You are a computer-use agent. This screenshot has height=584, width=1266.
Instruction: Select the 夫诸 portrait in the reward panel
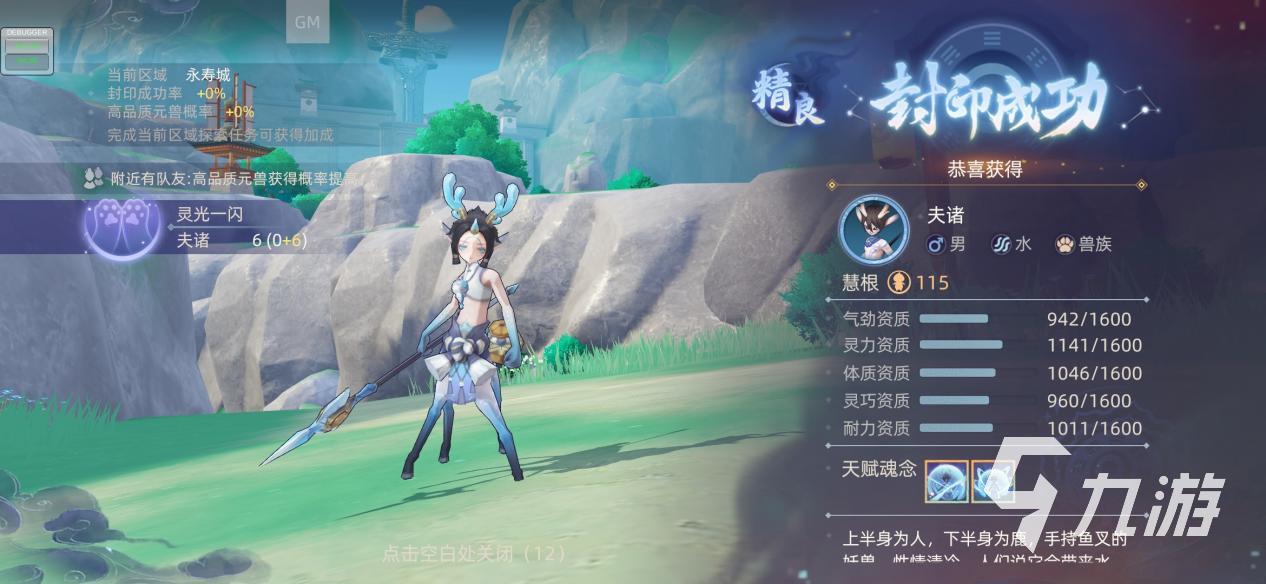click(x=873, y=229)
